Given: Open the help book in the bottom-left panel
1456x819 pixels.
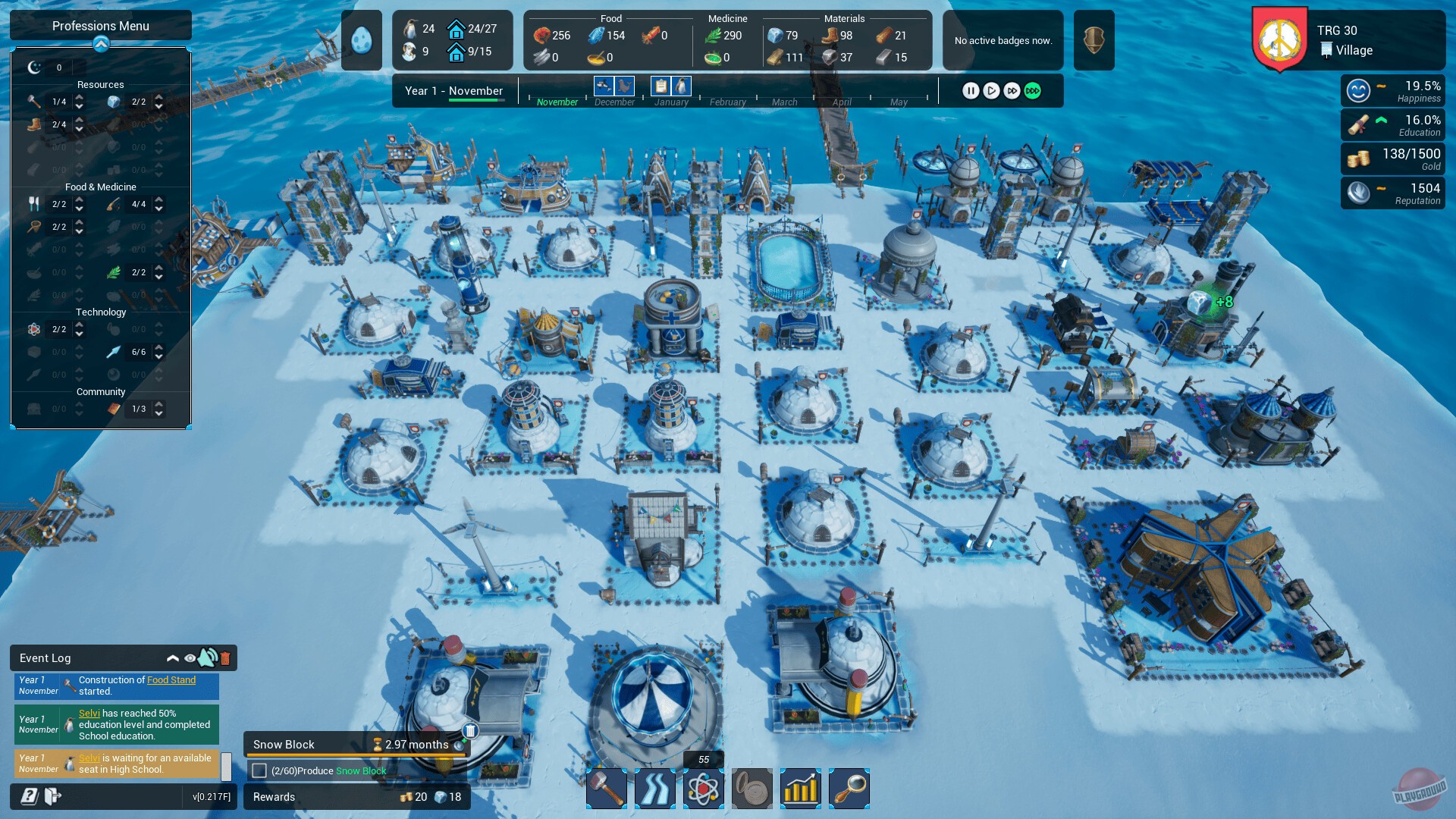Looking at the screenshot, I should click(x=28, y=797).
